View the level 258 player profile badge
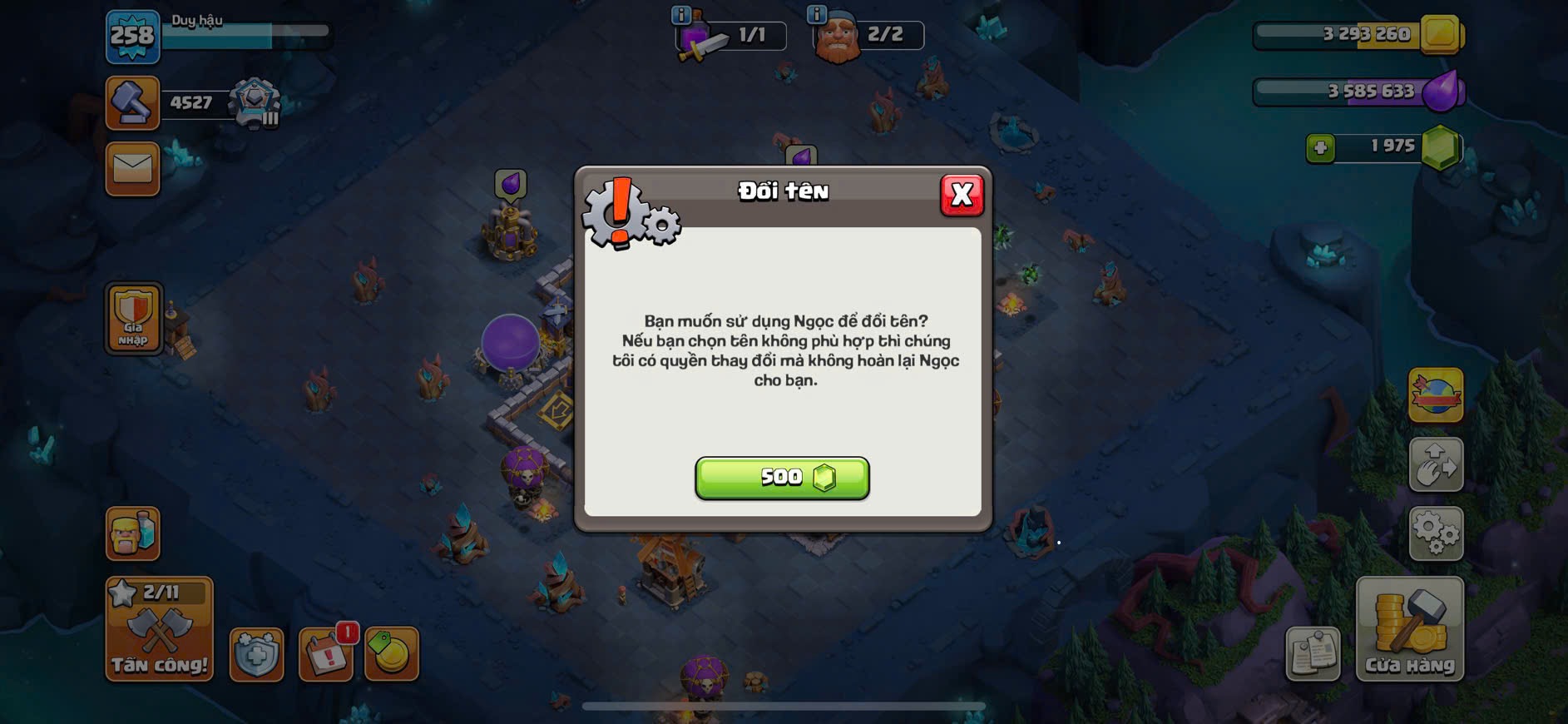 132,37
